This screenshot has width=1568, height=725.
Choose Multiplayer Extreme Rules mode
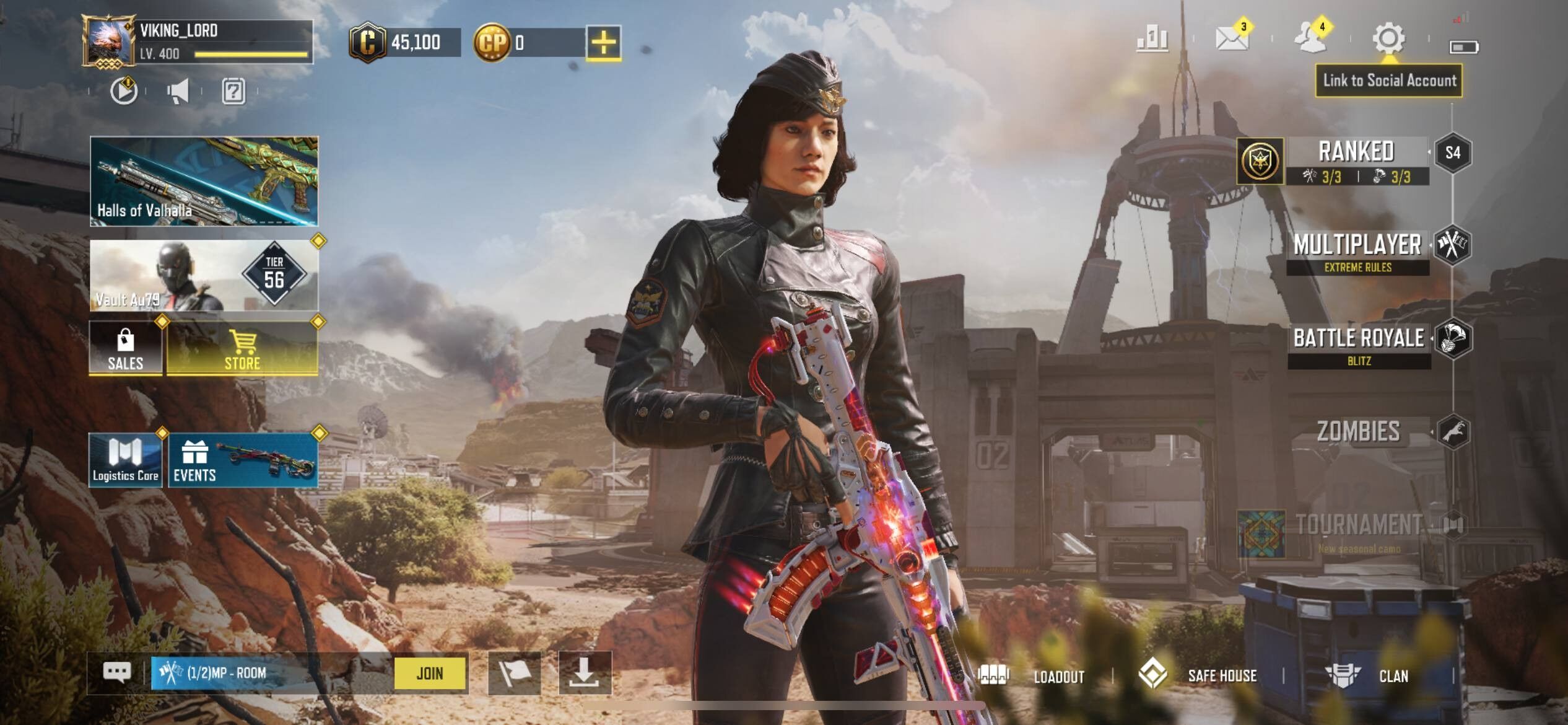coord(1357,252)
